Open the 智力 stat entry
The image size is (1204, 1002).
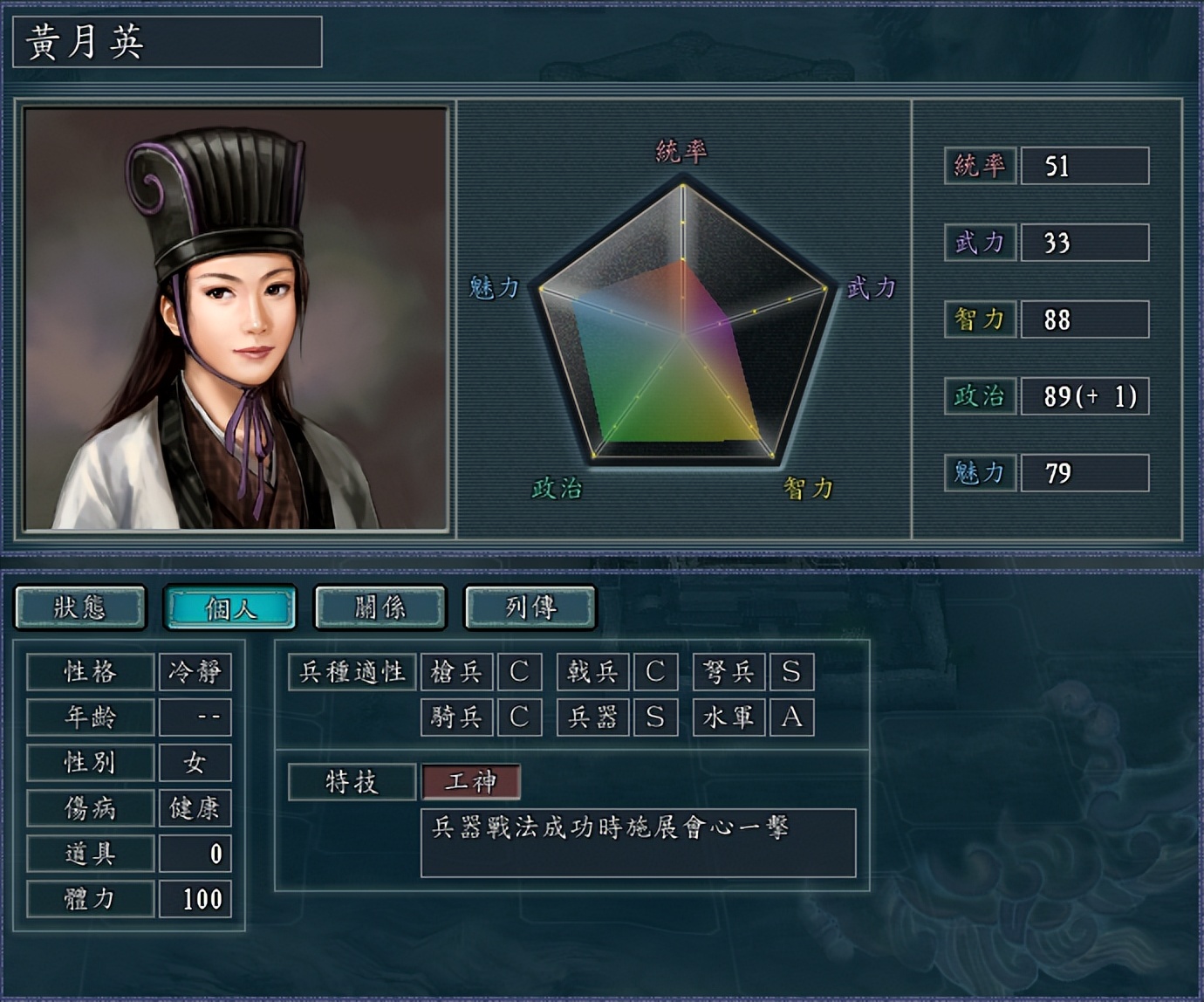tap(1084, 320)
